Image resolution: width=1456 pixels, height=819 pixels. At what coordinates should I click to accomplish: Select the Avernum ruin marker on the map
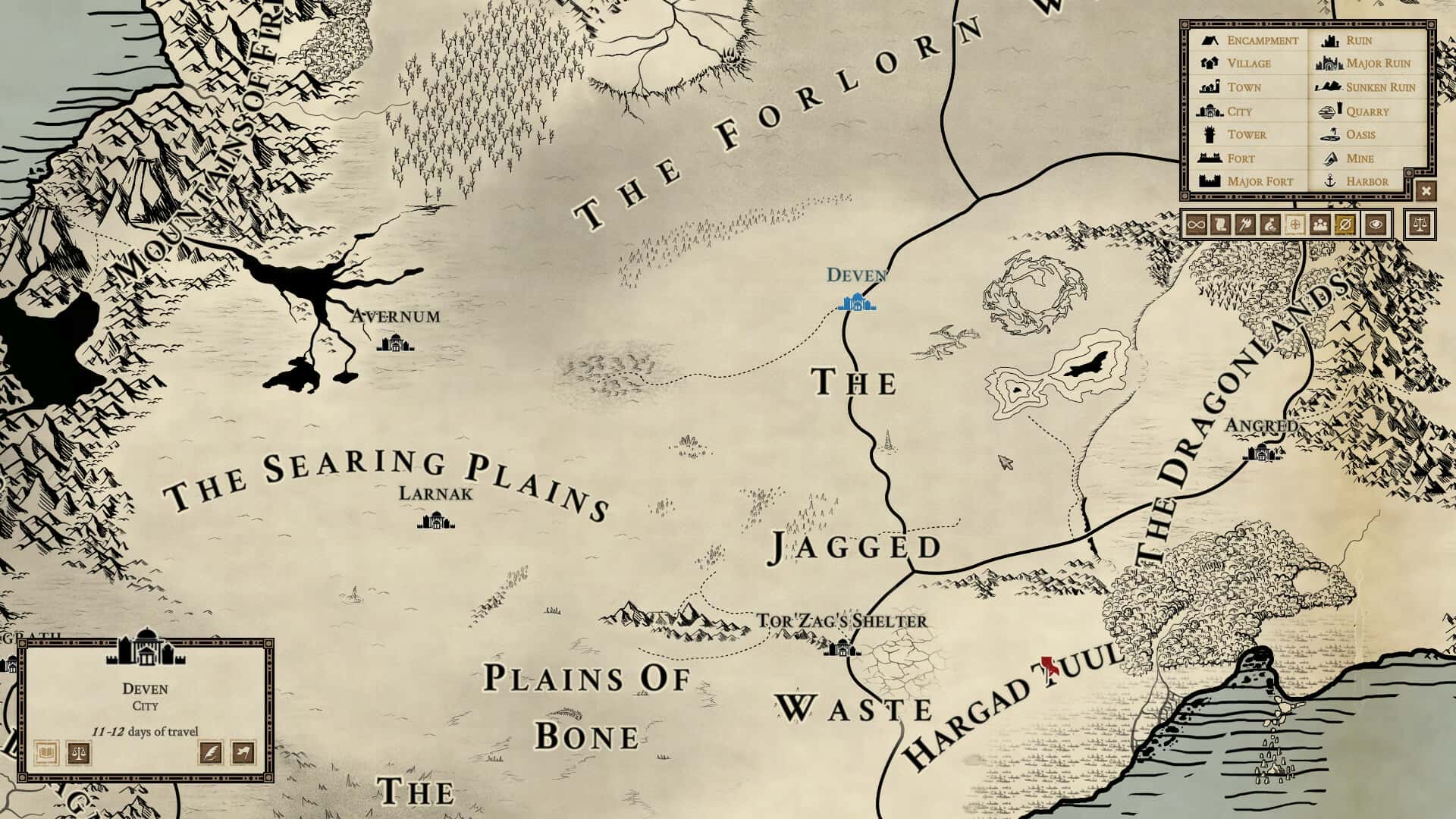click(x=395, y=343)
